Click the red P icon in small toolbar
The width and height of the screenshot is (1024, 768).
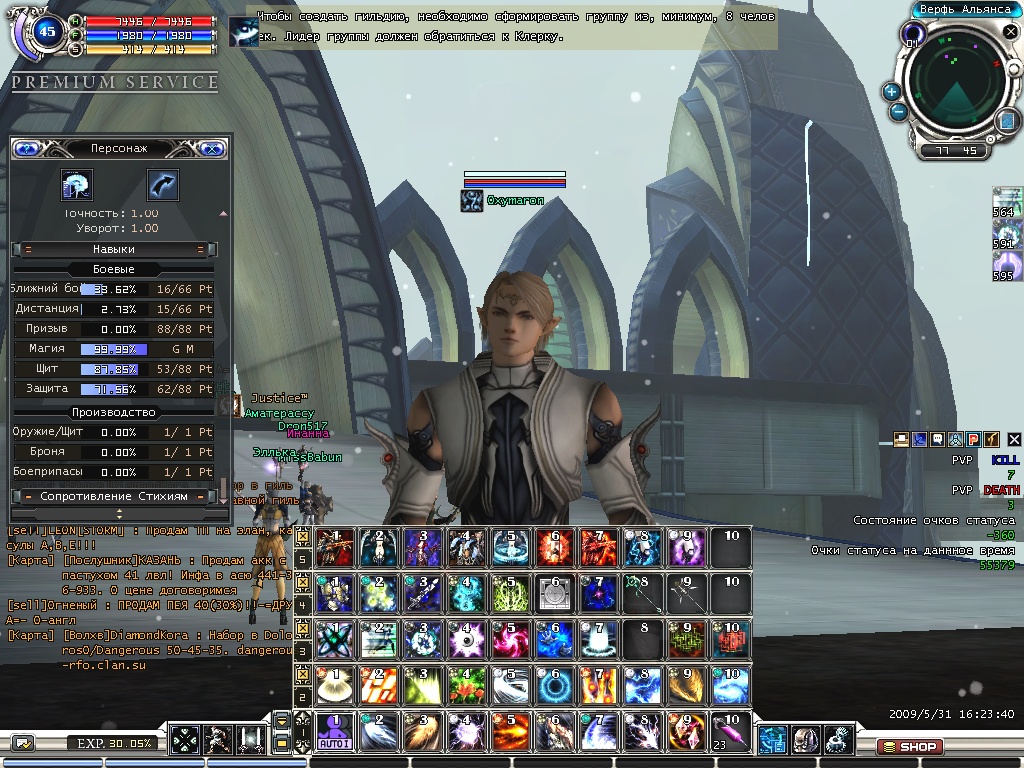click(972, 439)
